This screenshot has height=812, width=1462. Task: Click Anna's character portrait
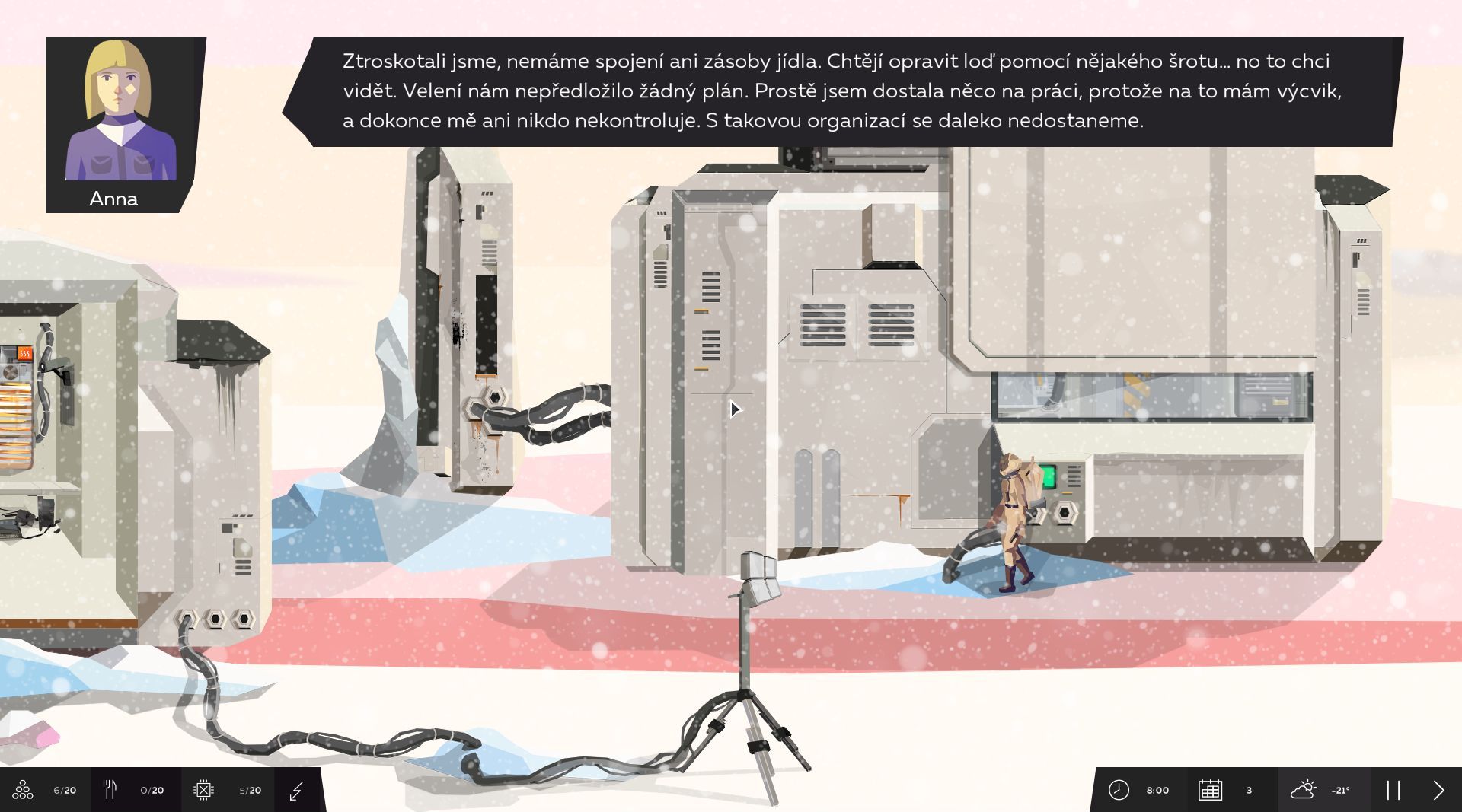(120, 110)
